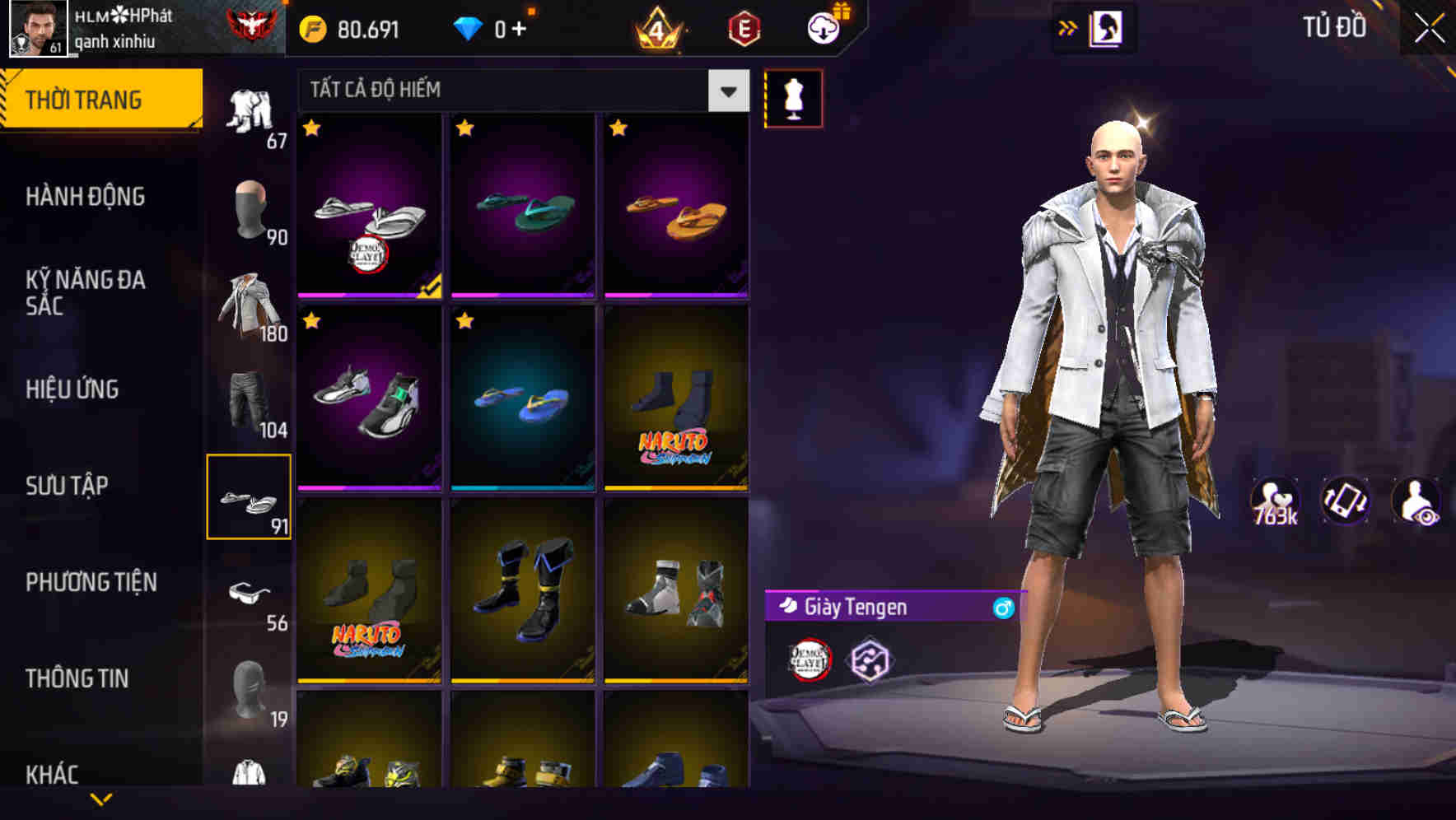
Task: Click the 763k likes icon
Action: [x=1276, y=501]
